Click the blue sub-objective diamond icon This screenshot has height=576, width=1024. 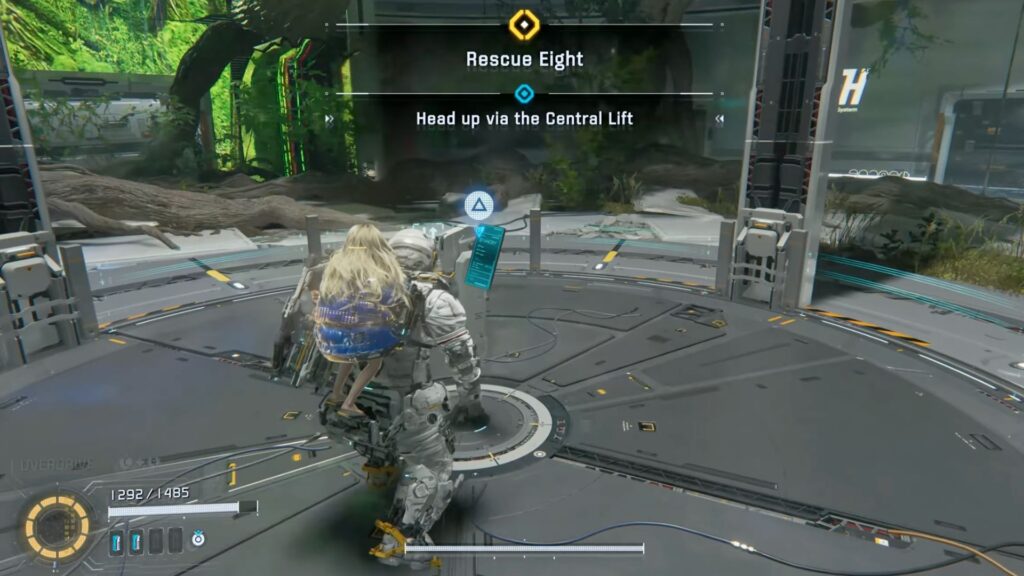click(x=524, y=94)
